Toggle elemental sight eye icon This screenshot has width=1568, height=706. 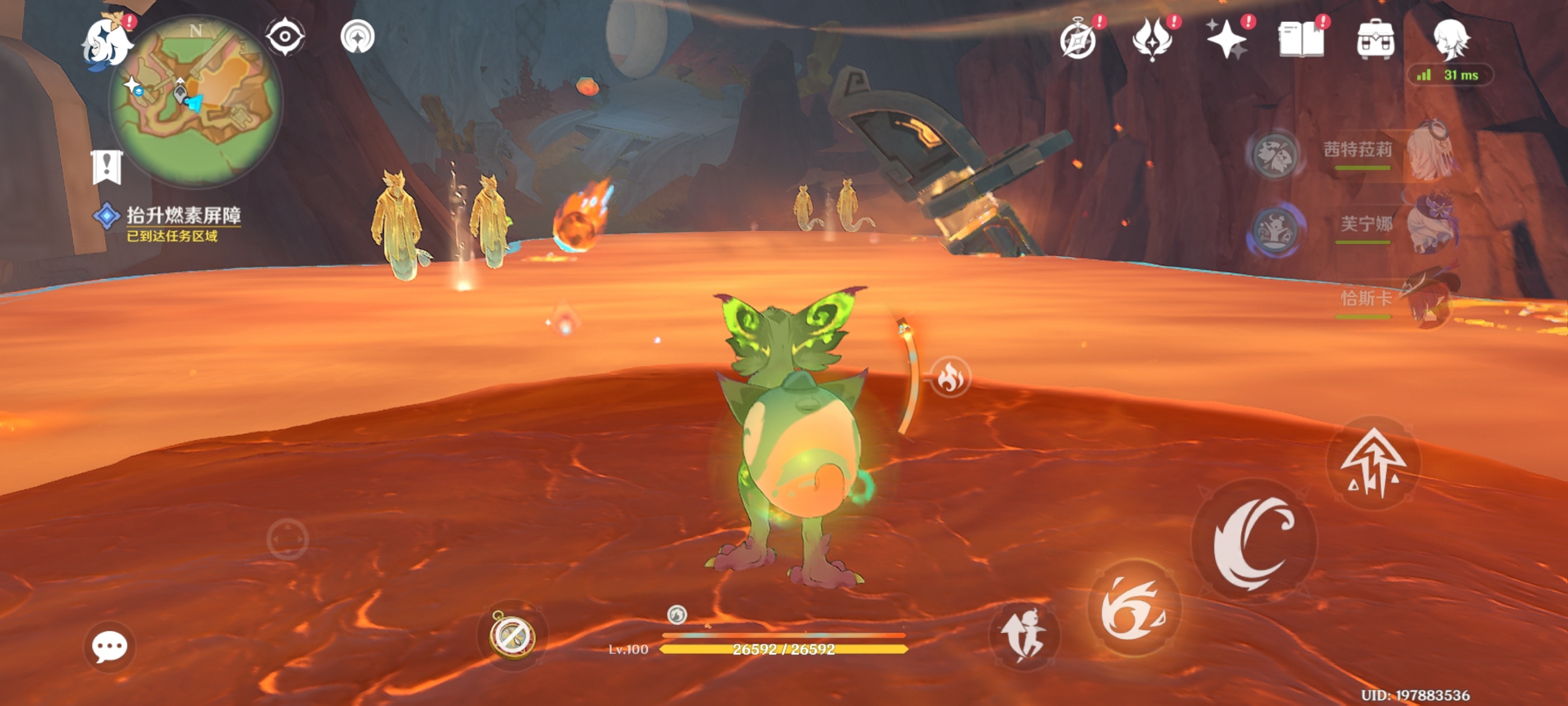[x=285, y=36]
